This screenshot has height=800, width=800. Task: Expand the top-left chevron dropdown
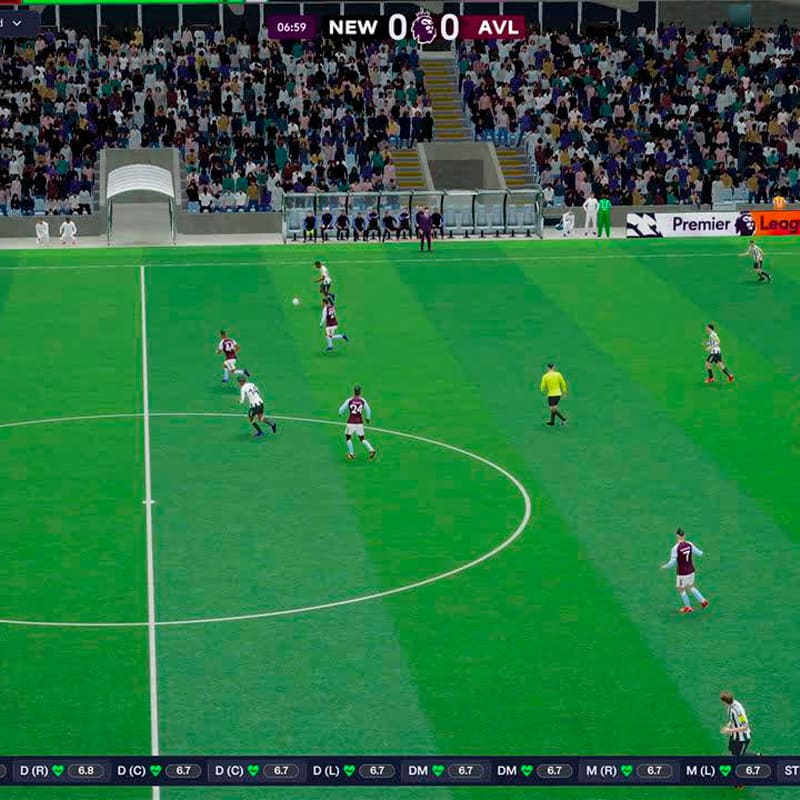tap(17, 22)
